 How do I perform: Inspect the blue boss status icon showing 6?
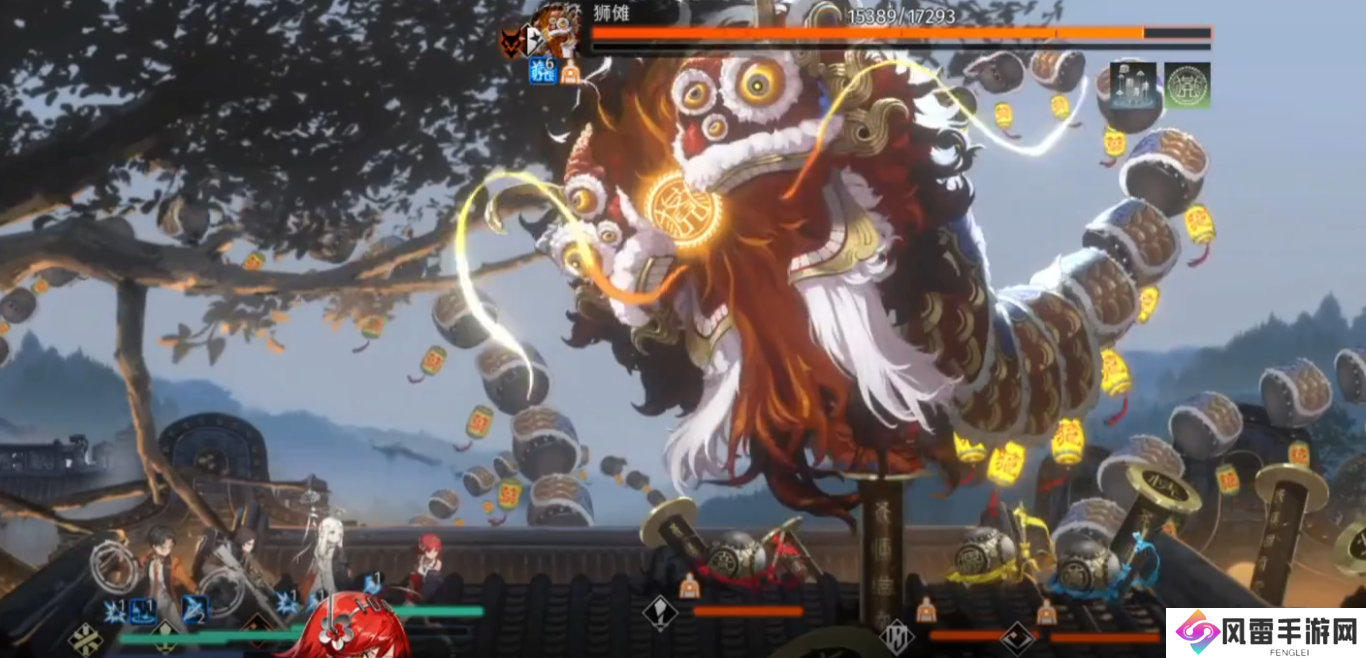pos(542,70)
